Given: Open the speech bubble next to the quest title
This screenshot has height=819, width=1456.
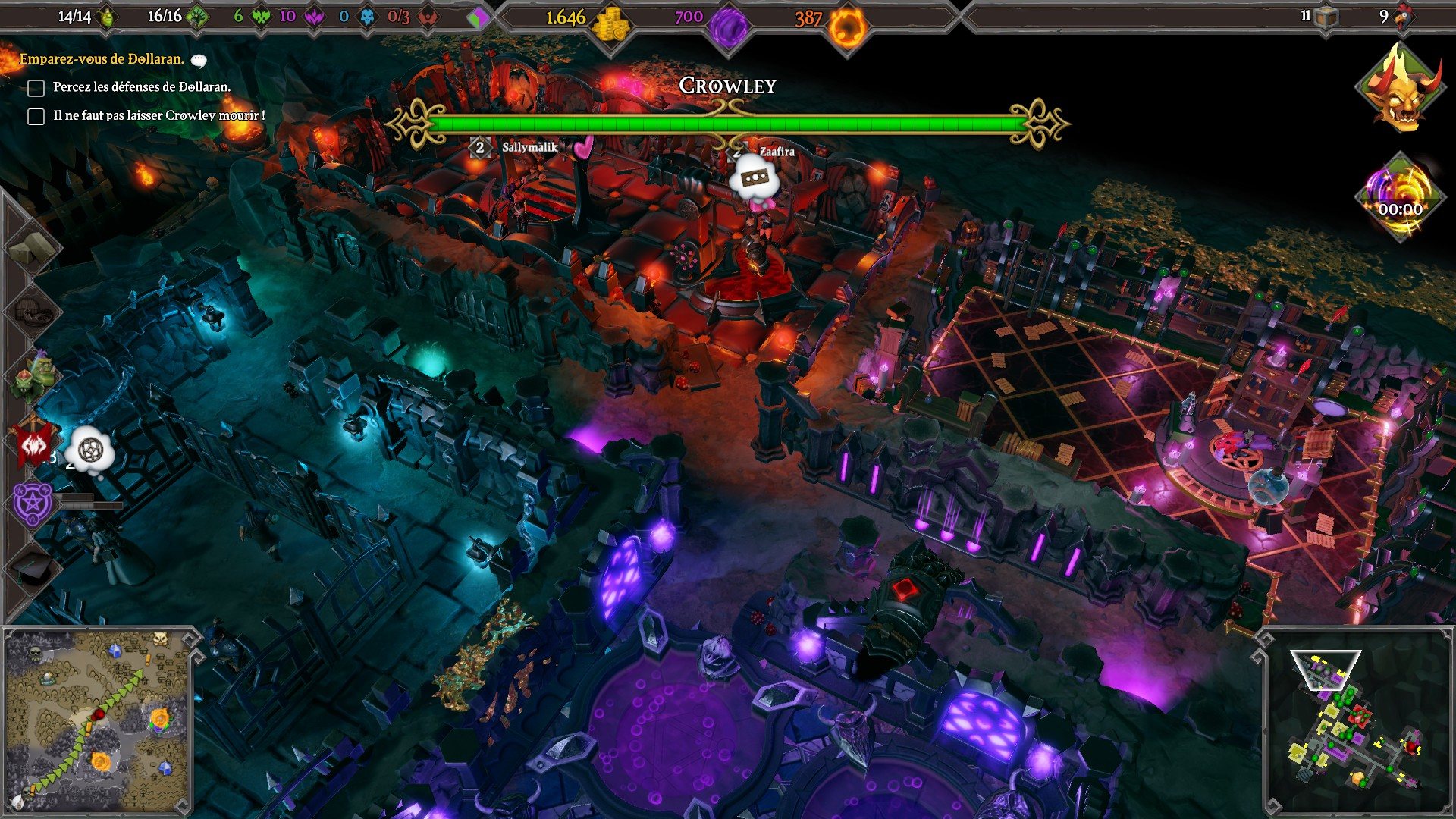Looking at the screenshot, I should point(198,58).
